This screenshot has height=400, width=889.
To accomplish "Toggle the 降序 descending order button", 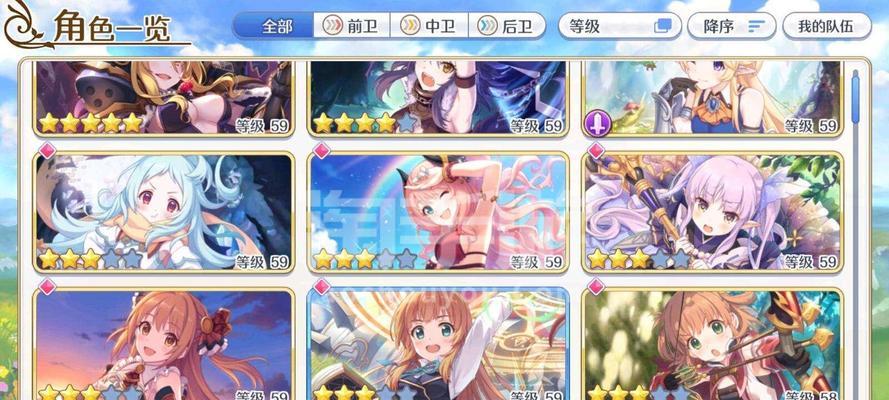I will [738, 26].
